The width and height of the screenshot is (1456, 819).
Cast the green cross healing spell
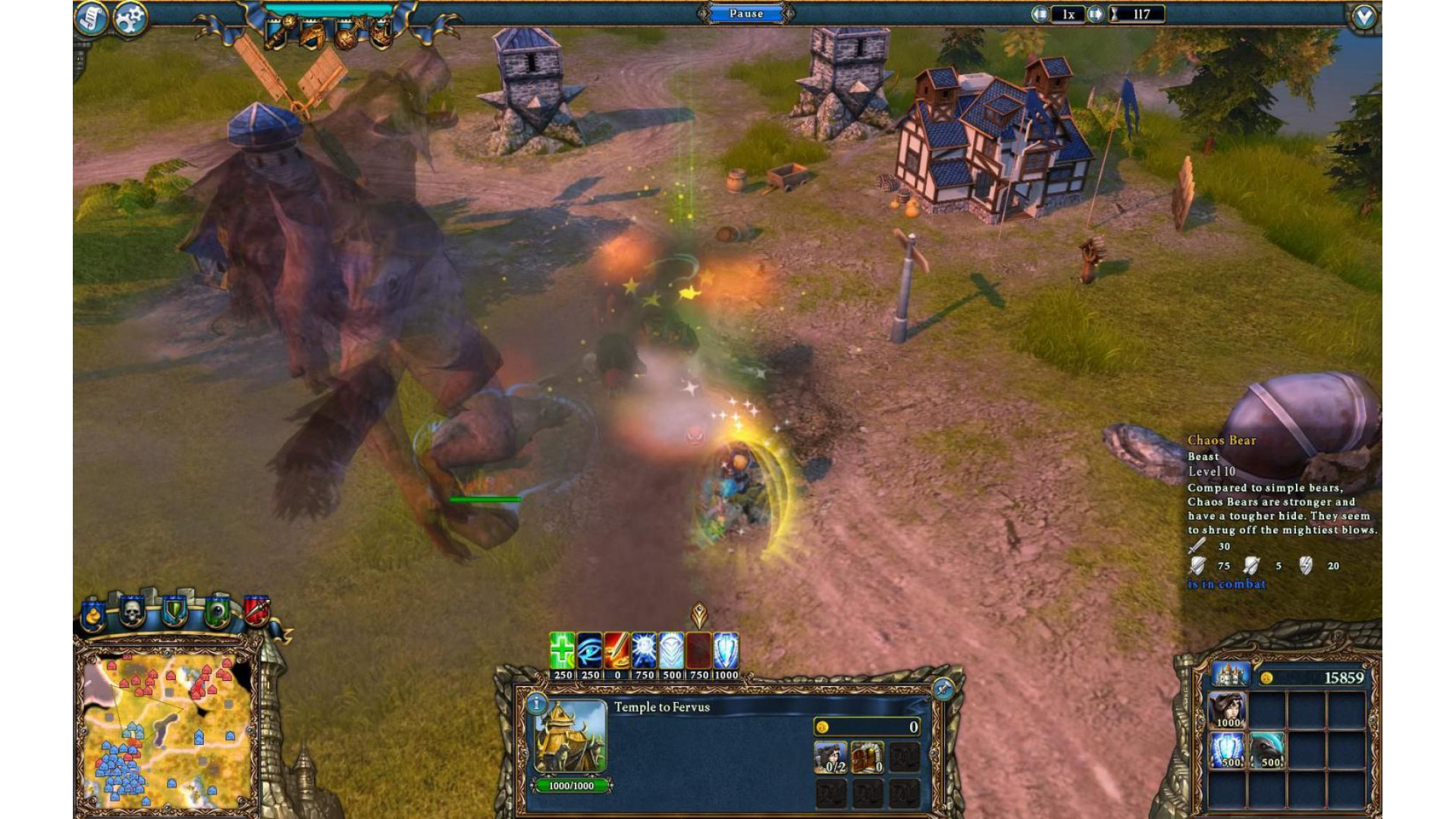click(x=562, y=651)
